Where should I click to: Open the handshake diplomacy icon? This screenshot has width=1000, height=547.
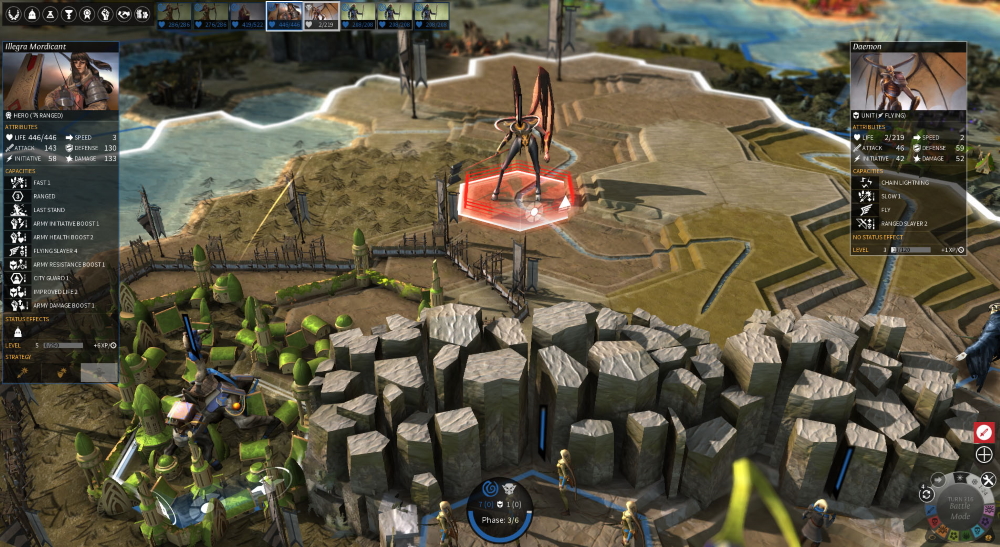(x=126, y=15)
